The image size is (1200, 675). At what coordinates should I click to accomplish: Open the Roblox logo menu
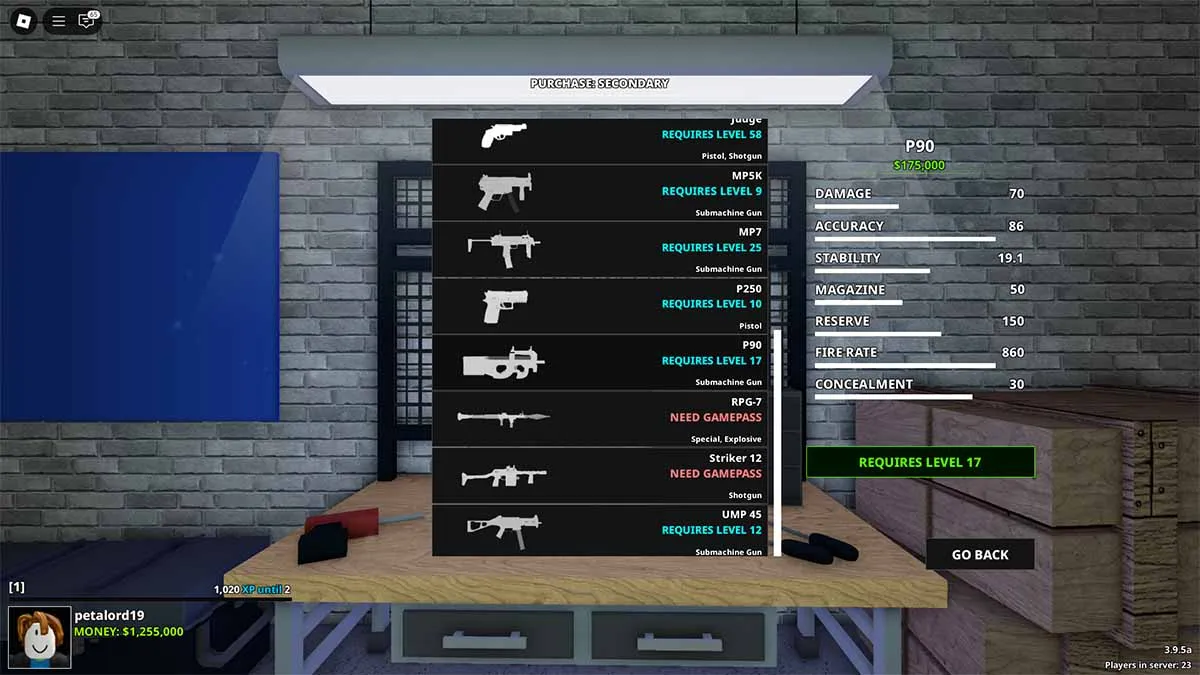click(x=23, y=20)
